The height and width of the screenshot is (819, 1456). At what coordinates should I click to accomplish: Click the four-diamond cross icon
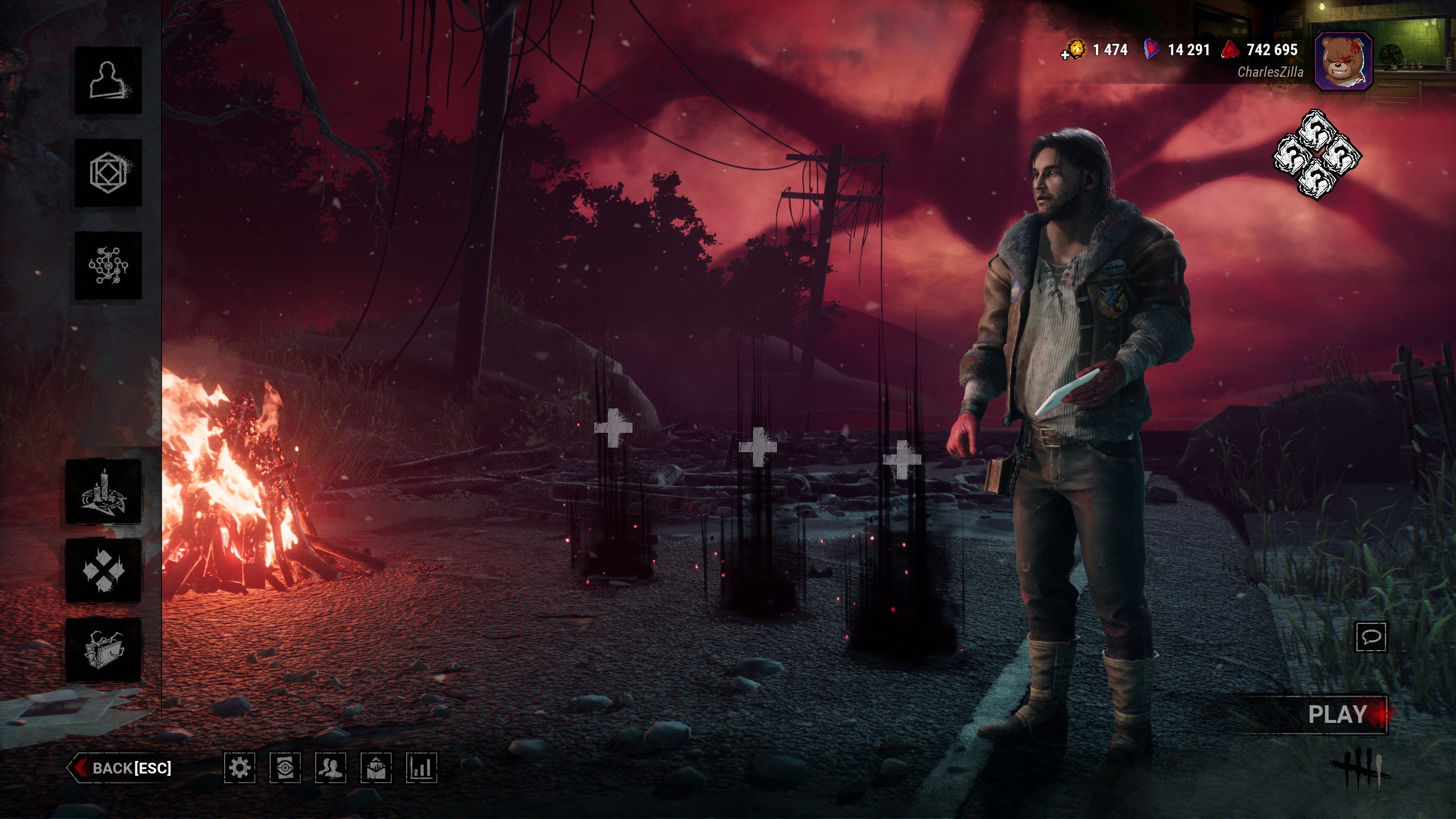[x=104, y=570]
